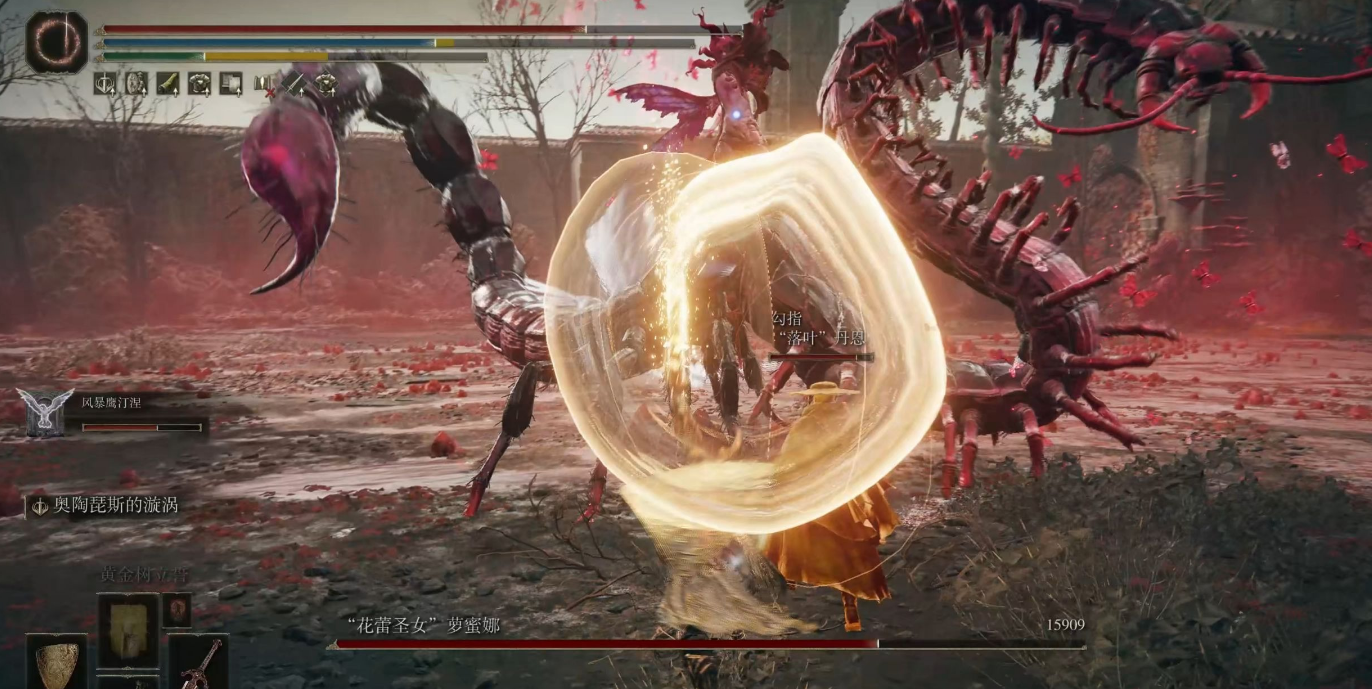
Task: Click the golden shield left-hand slot
Action: pos(56,663)
